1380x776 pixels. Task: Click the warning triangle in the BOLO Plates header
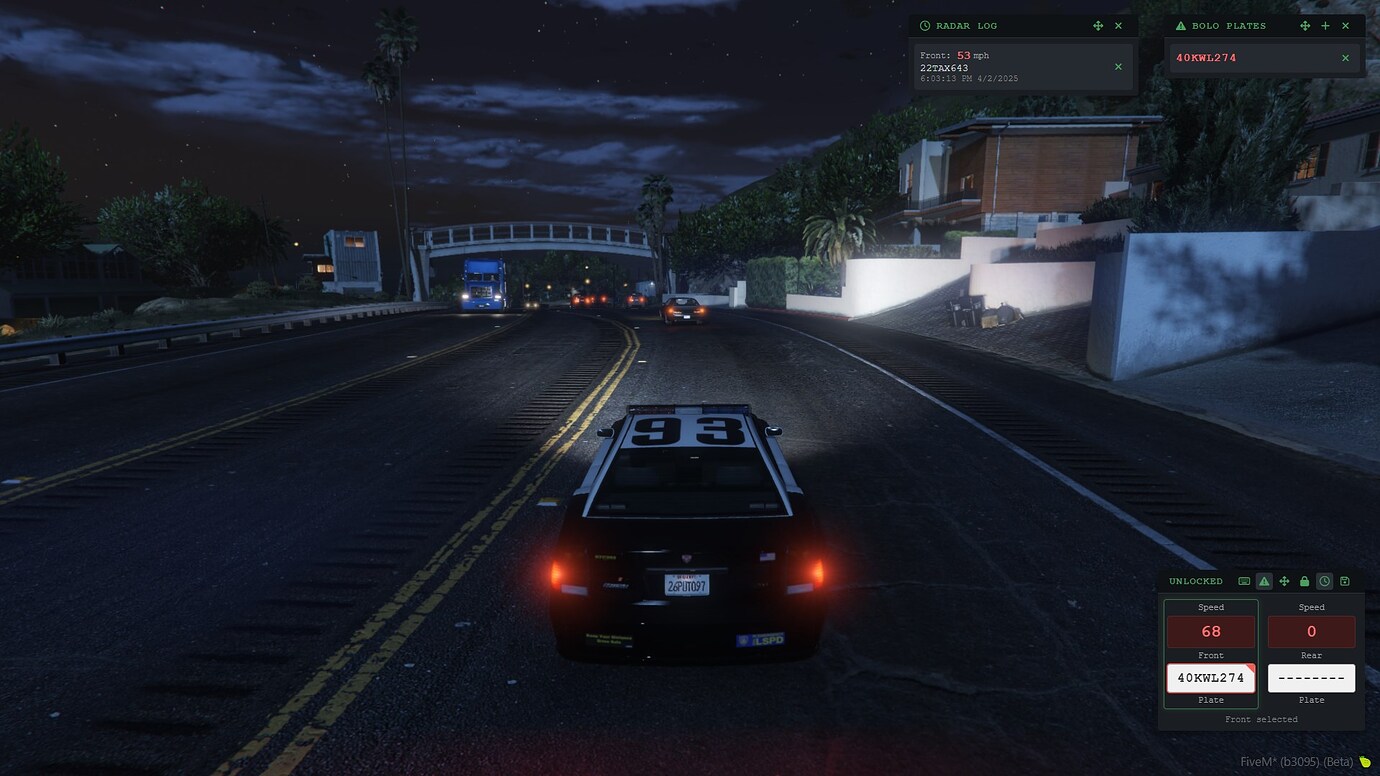click(1181, 25)
